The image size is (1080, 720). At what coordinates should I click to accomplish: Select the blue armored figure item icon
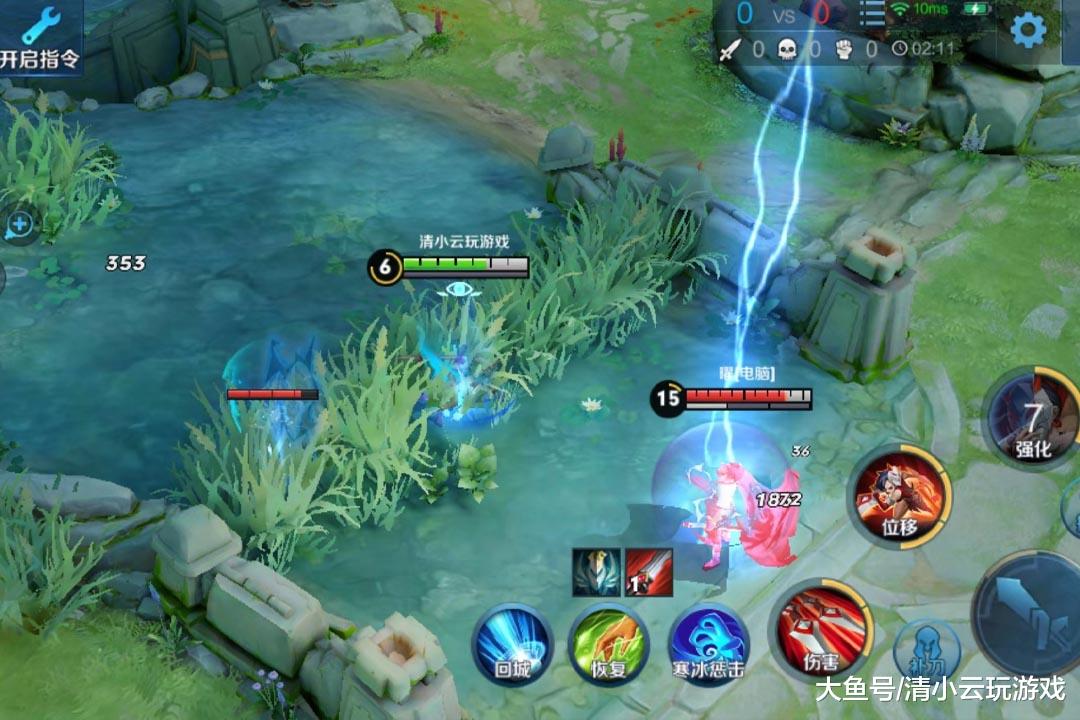[597, 572]
